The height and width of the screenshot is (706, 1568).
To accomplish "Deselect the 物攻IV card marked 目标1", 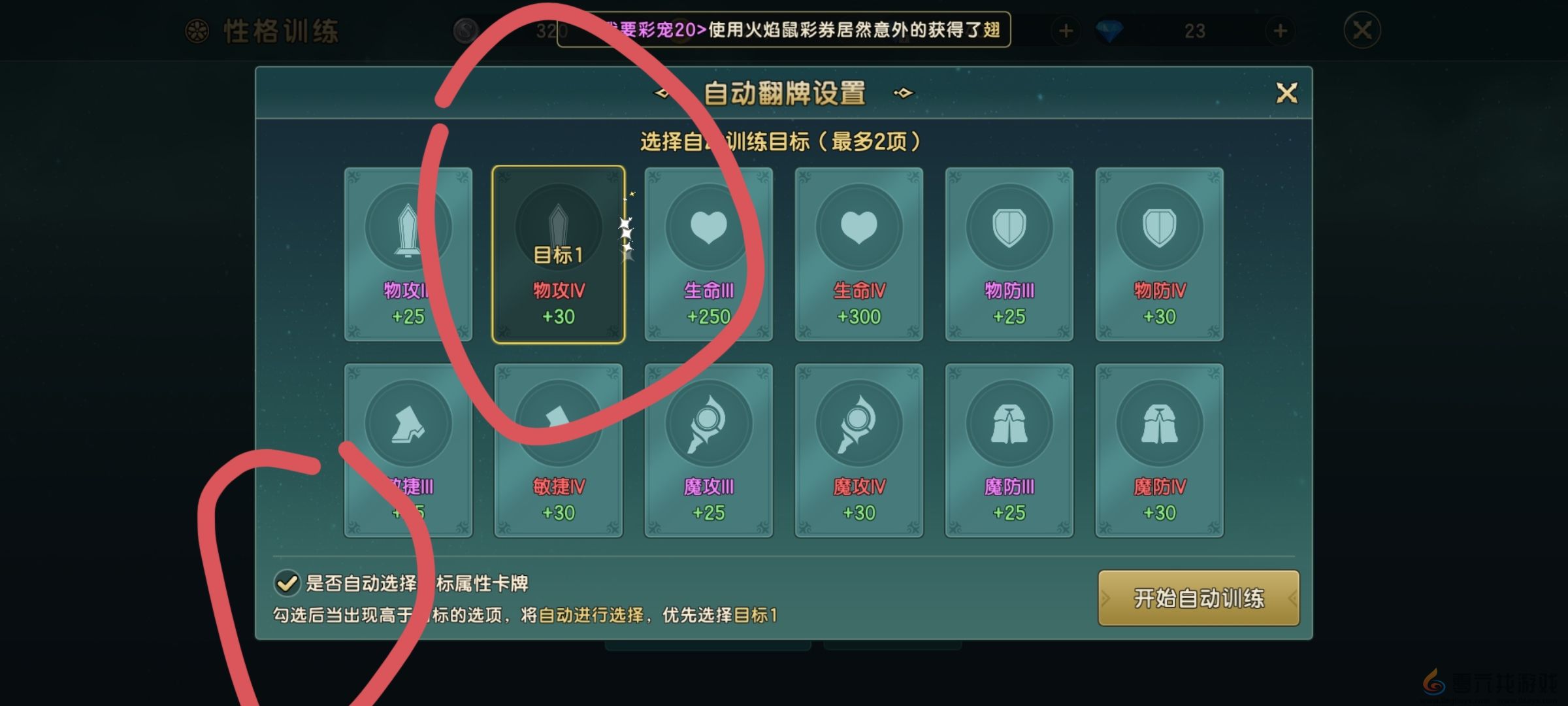I will click(559, 255).
